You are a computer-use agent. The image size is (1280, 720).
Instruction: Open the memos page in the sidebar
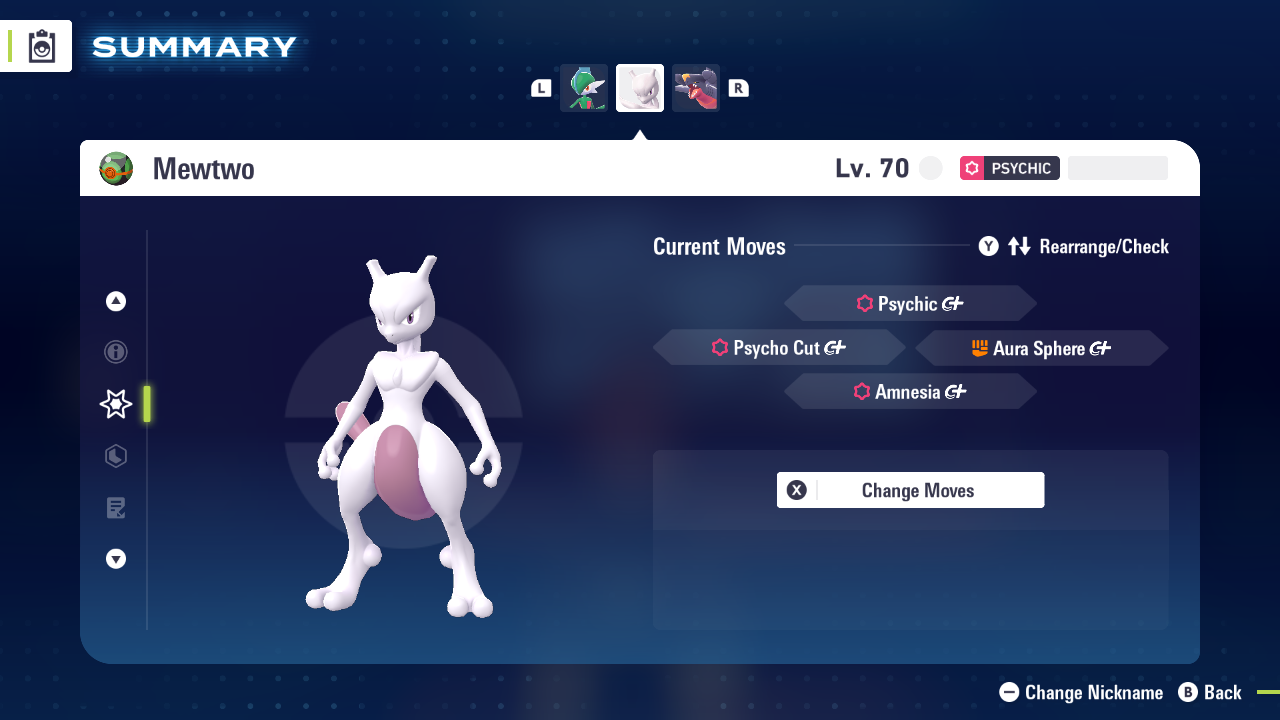pyautogui.click(x=115, y=508)
